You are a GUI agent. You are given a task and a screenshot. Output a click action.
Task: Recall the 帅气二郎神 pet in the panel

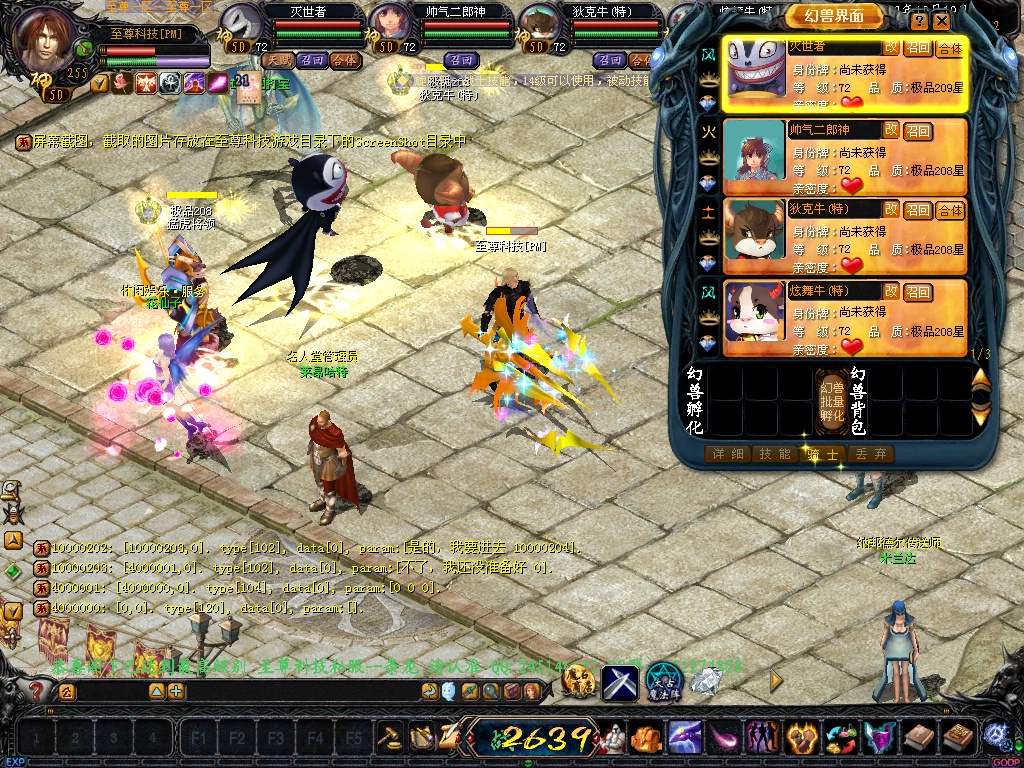pos(917,131)
